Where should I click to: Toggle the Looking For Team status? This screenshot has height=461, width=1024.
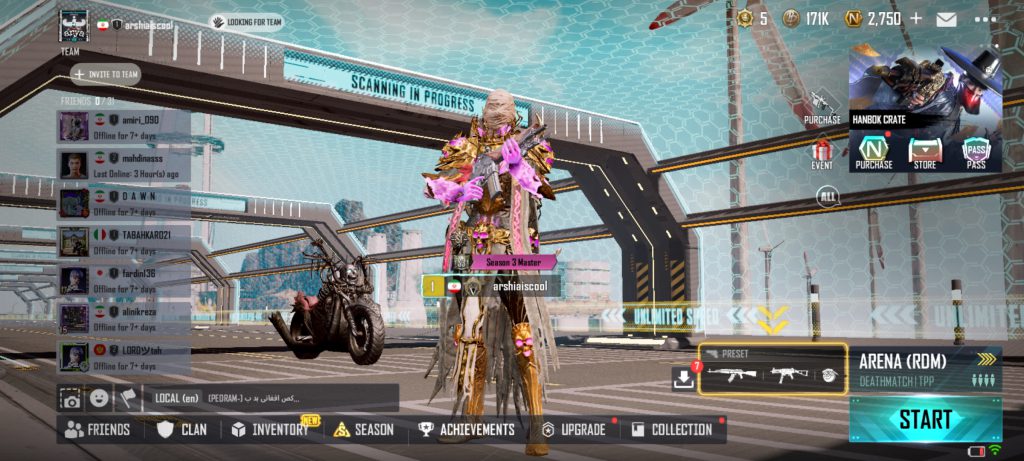click(246, 21)
